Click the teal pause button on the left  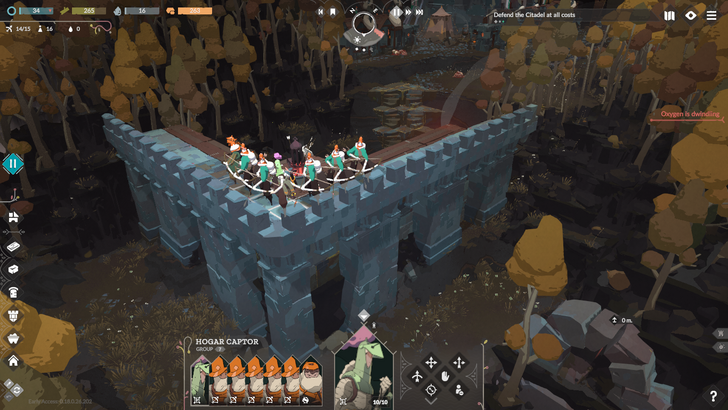[x=13, y=163]
